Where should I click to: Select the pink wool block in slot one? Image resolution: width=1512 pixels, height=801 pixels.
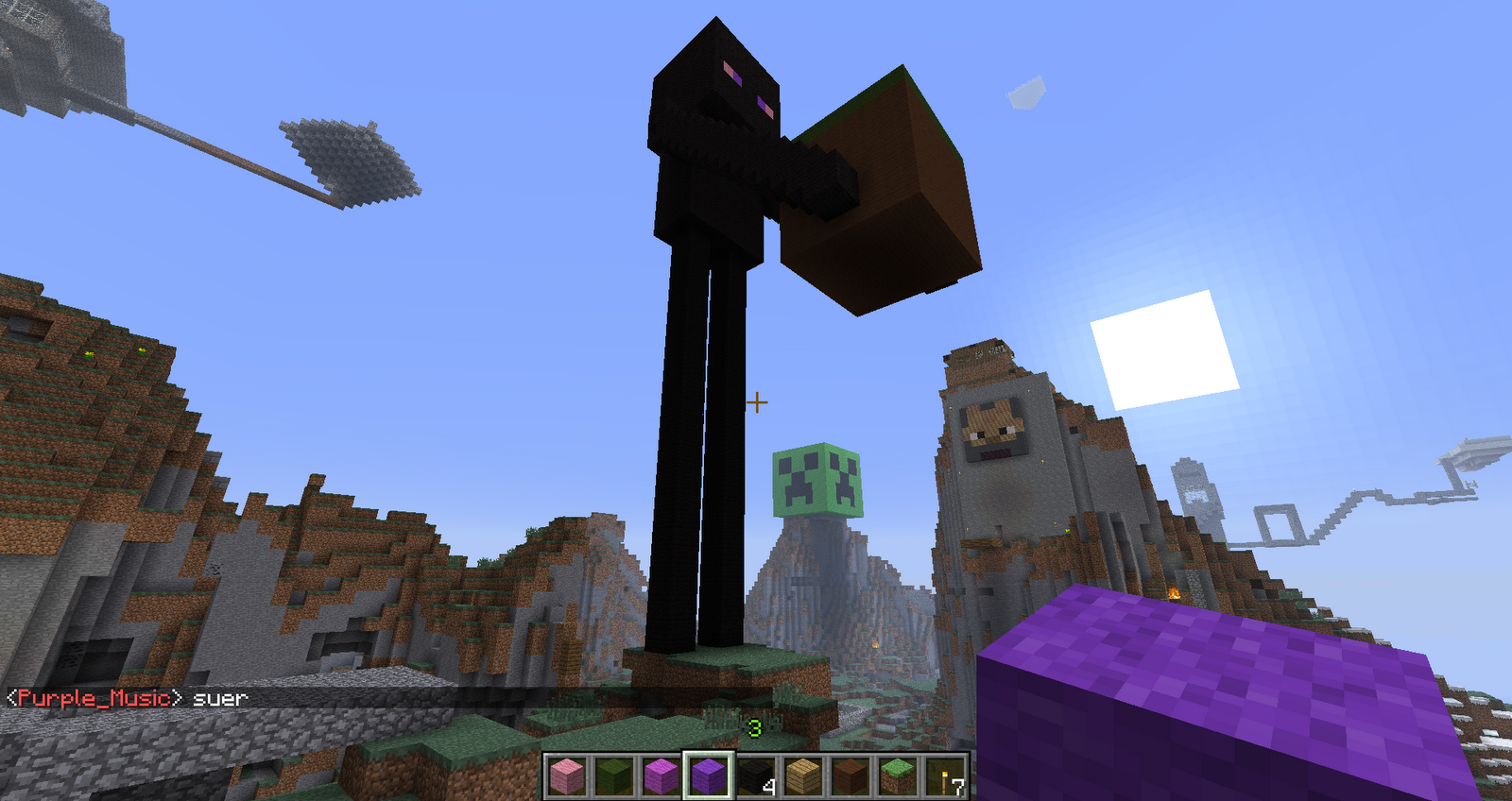coord(567,776)
